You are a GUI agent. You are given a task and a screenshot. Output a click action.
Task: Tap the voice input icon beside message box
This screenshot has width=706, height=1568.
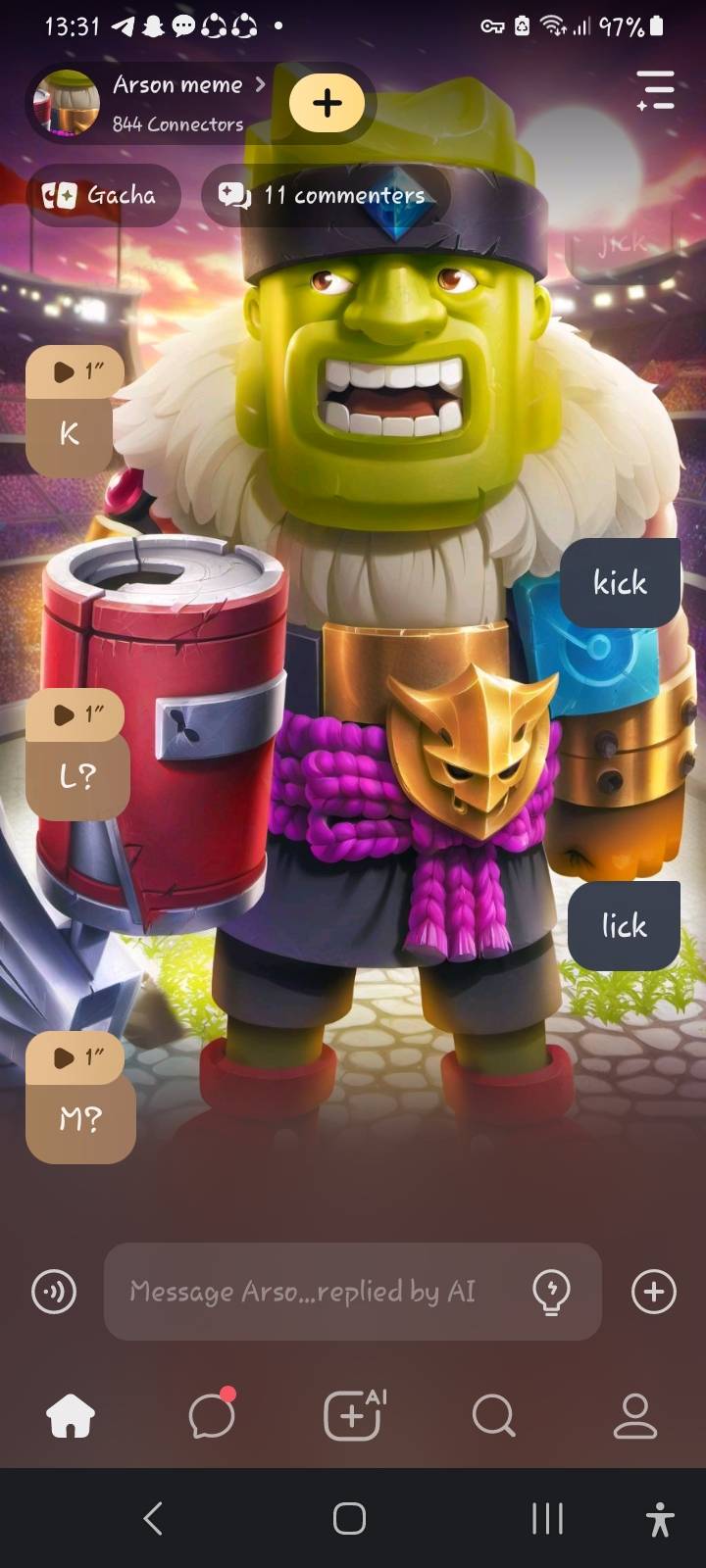click(x=54, y=1292)
